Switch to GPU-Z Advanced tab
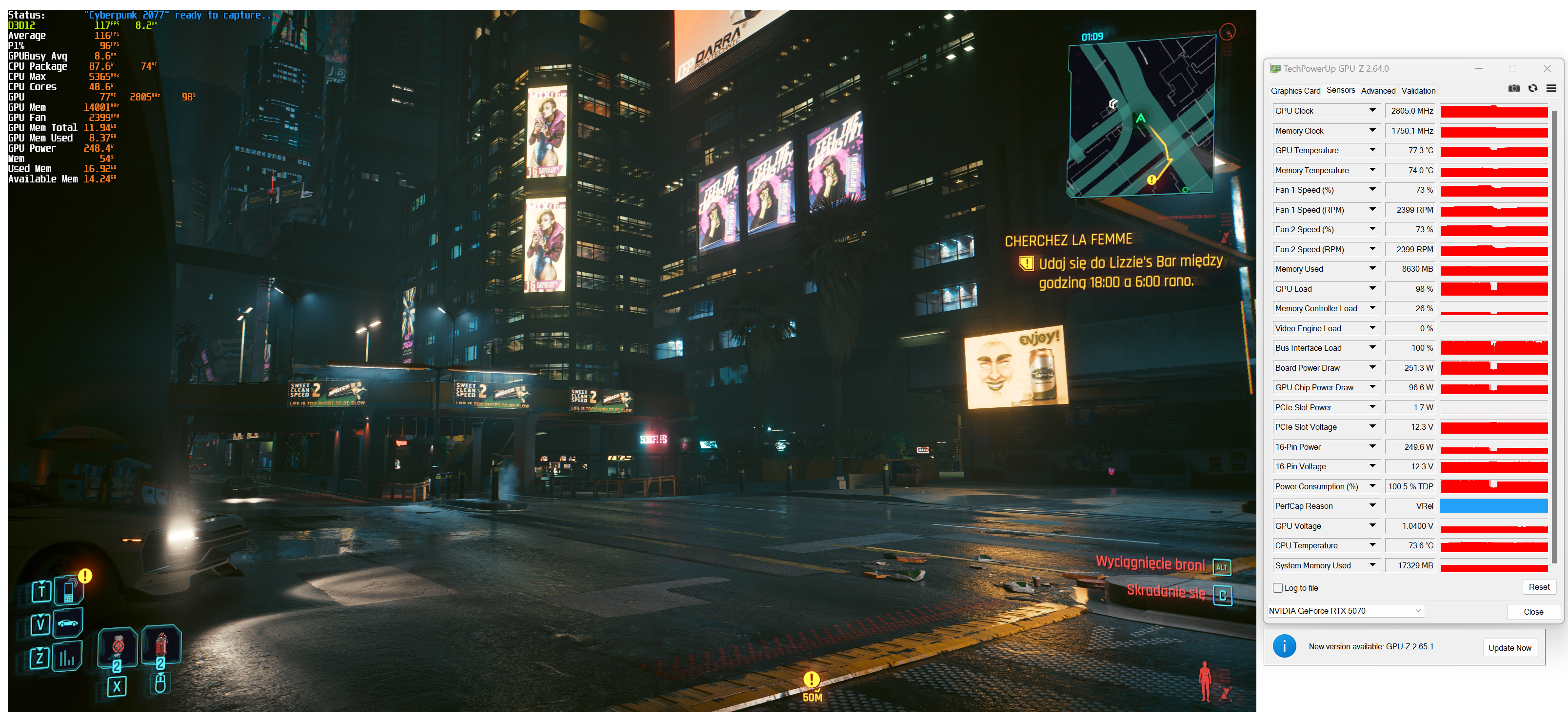The image size is (1568, 722). click(x=1377, y=91)
